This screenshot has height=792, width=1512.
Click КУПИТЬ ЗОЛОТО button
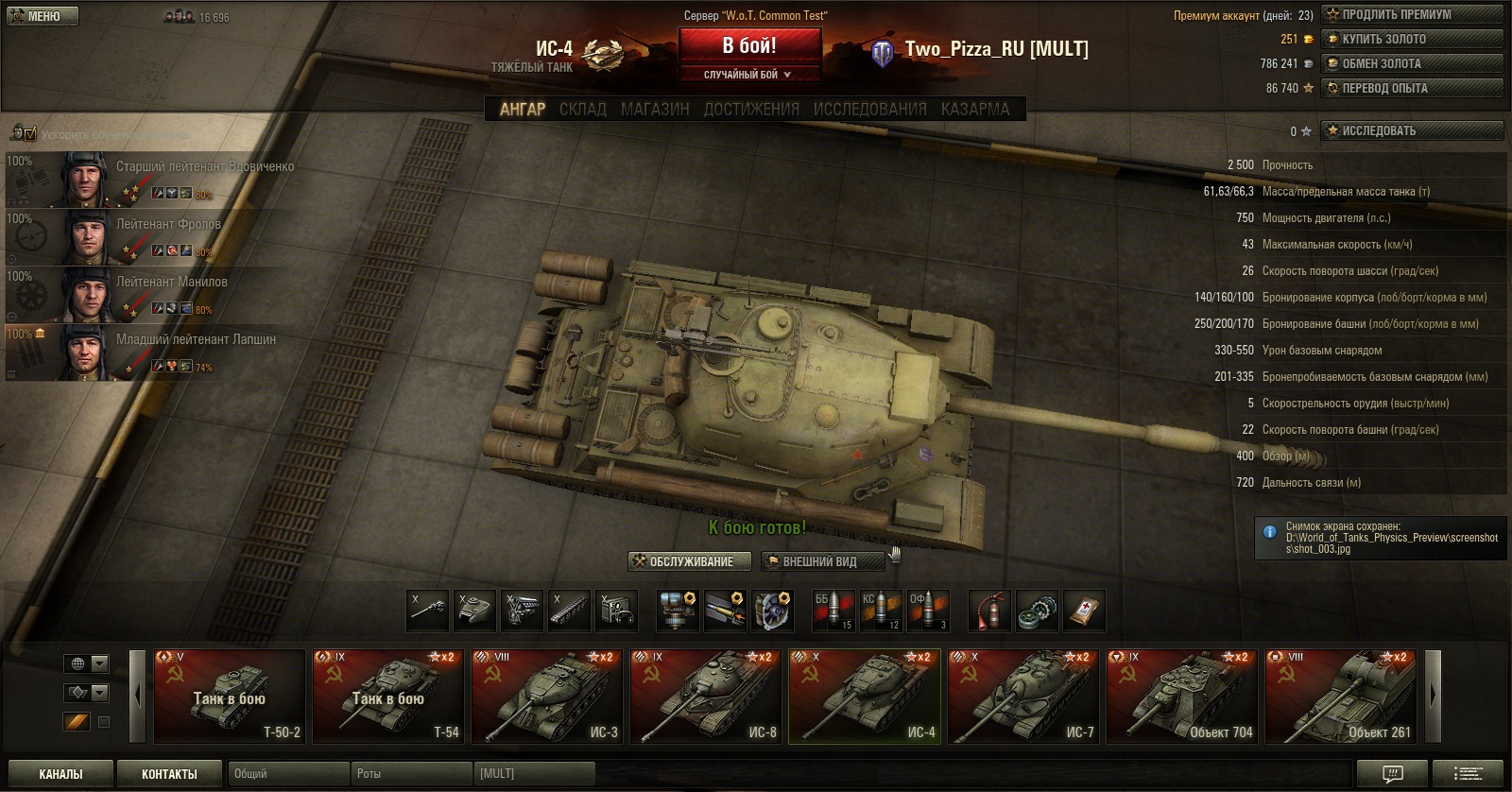[1412, 39]
